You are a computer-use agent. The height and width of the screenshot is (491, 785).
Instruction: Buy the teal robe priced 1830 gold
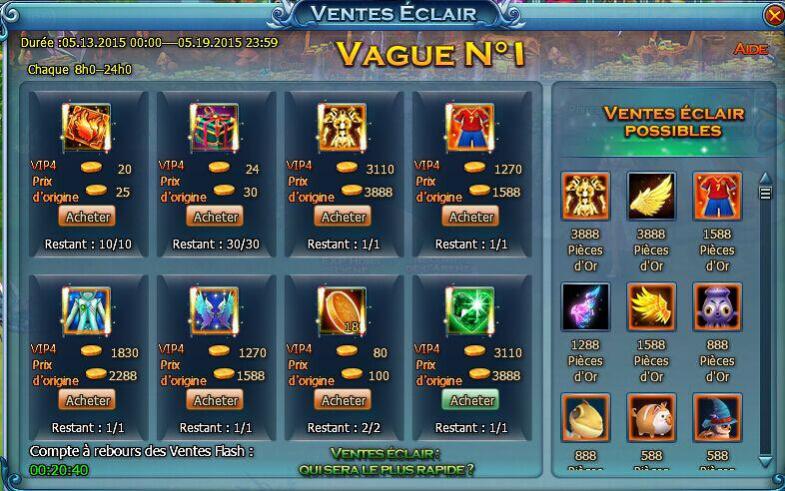point(88,399)
